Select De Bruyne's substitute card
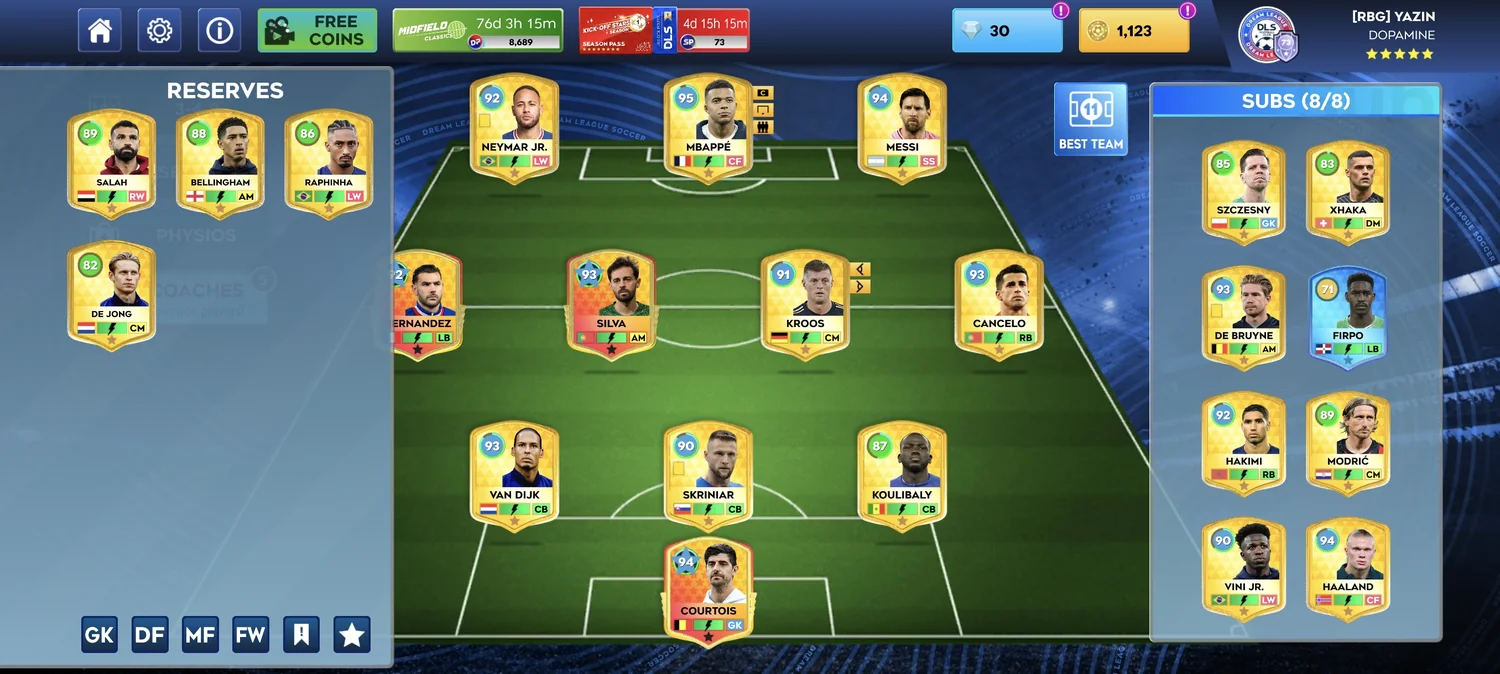The image size is (1500, 674). 1244,315
